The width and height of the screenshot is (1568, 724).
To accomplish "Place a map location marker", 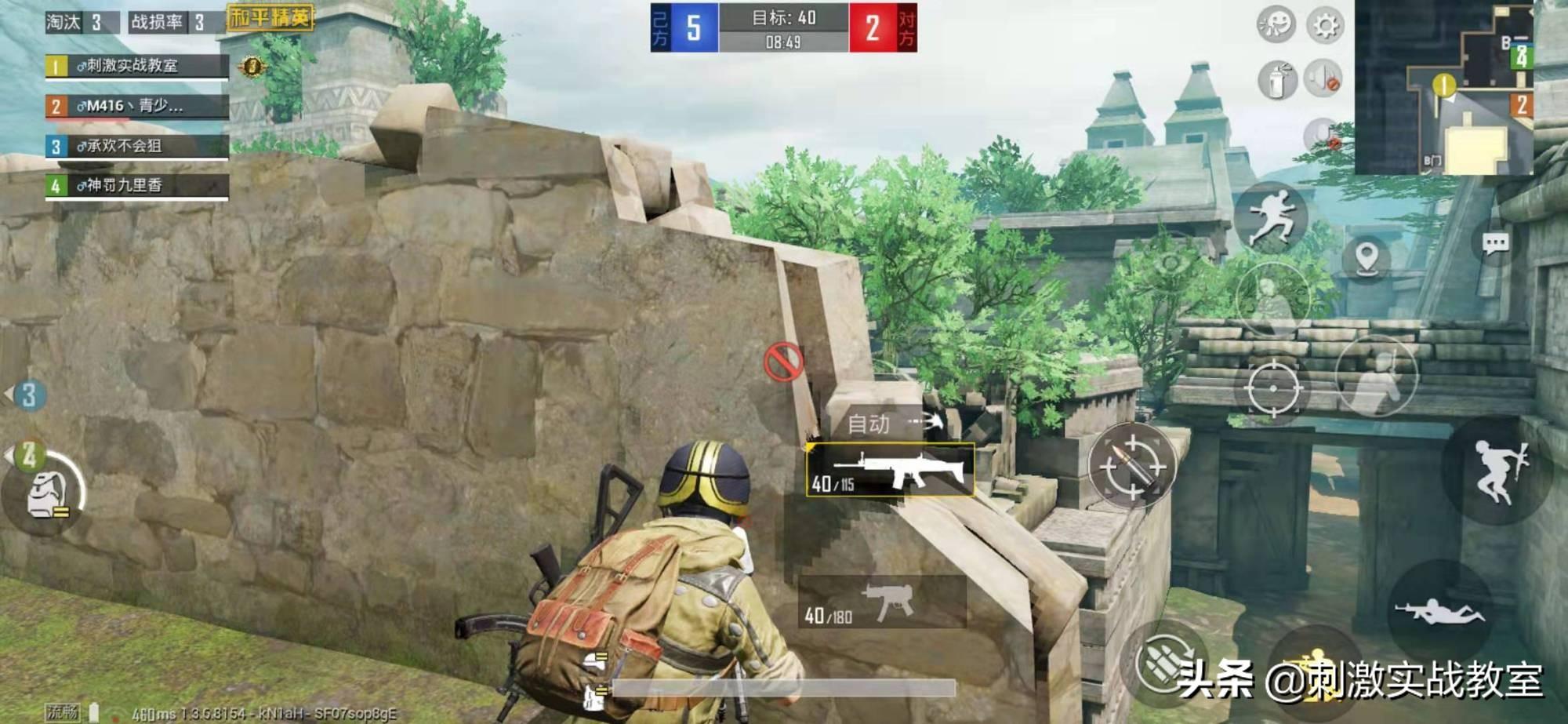I will point(1367,257).
